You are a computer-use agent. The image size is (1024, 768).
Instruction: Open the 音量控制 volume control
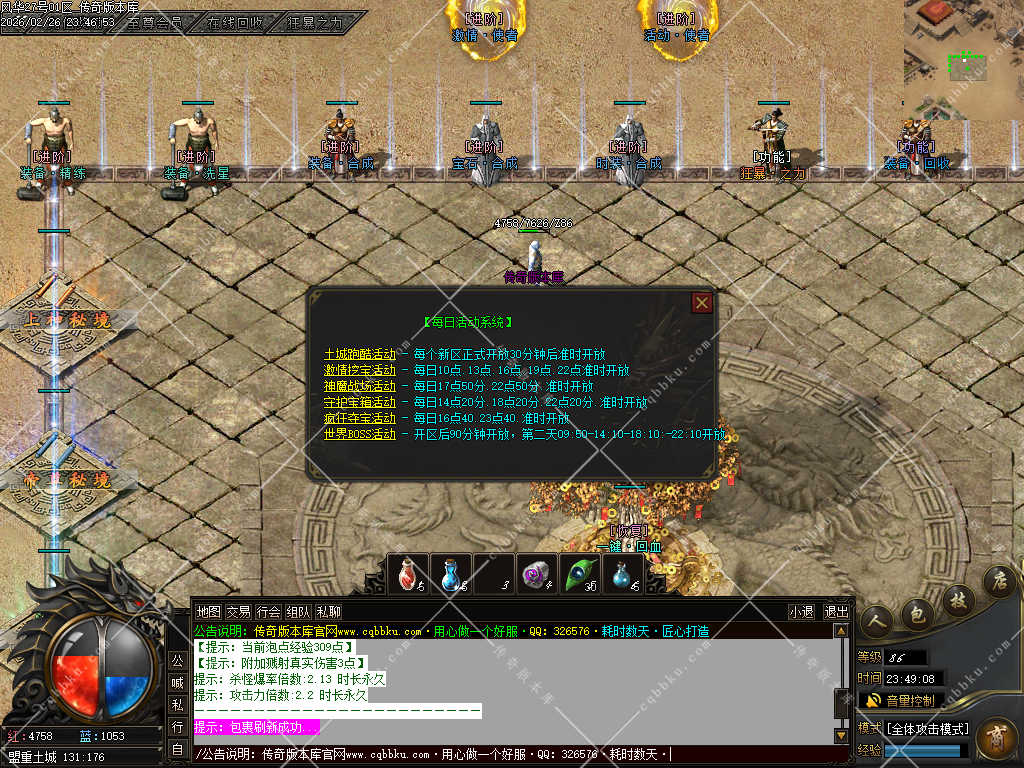pyautogui.click(x=900, y=700)
